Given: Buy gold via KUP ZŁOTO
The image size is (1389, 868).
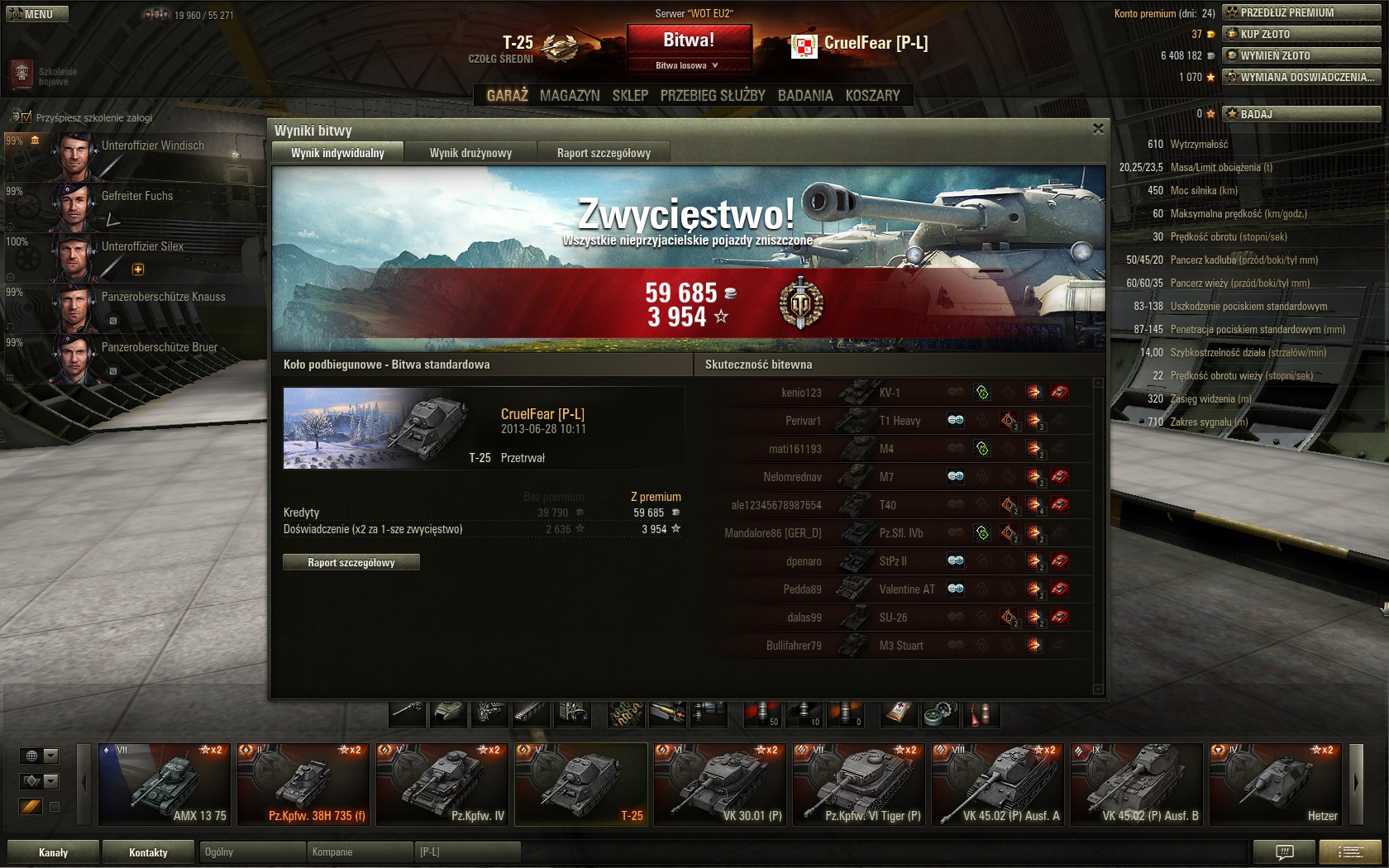Looking at the screenshot, I should click(x=1301, y=34).
